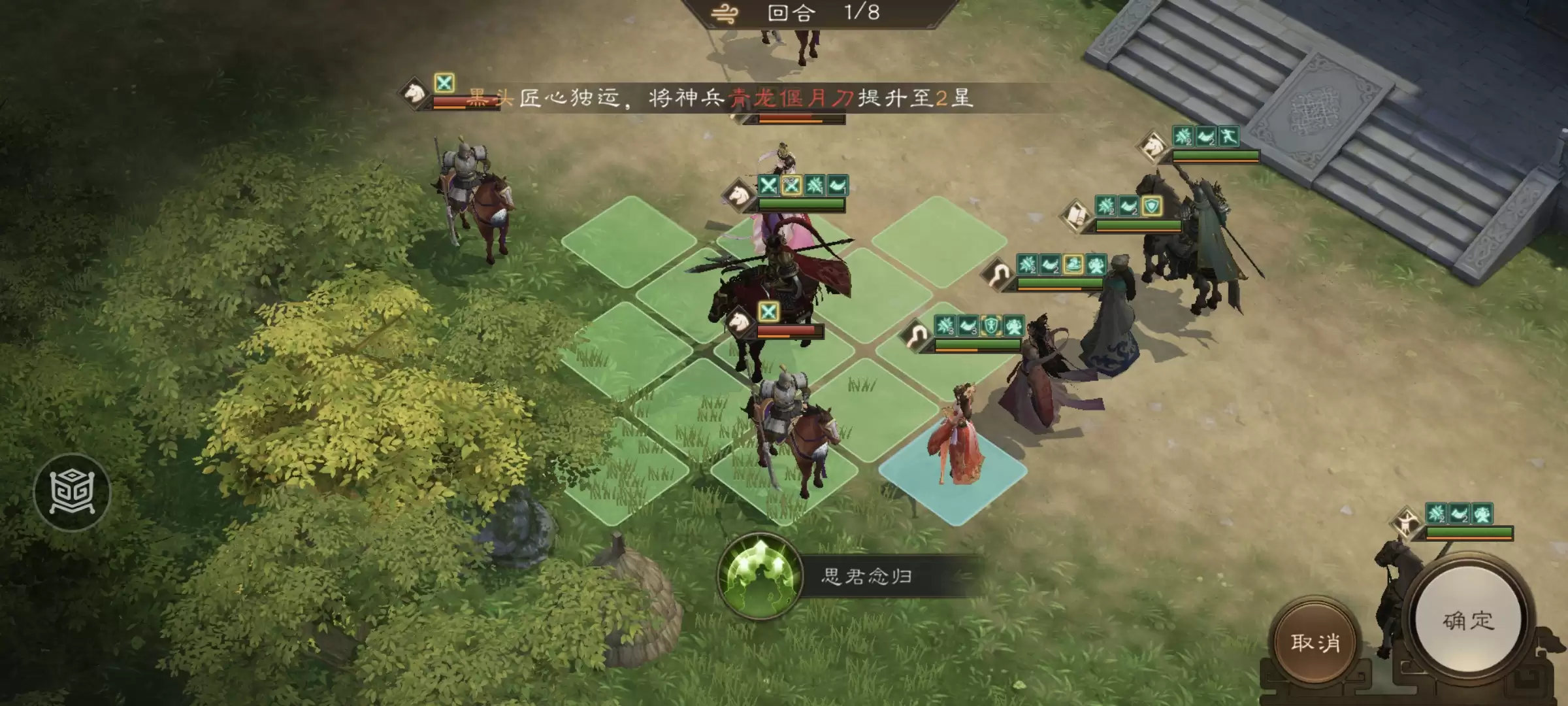Expand the top-right rider's buff bar
The image size is (1568, 706).
(1209, 136)
